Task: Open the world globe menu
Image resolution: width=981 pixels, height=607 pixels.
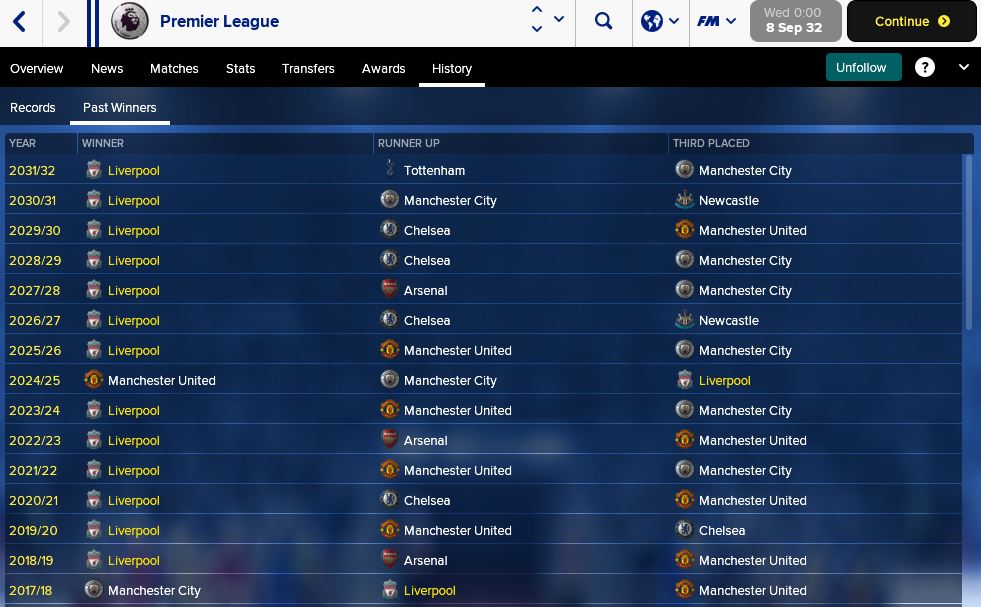Action: tap(660, 21)
